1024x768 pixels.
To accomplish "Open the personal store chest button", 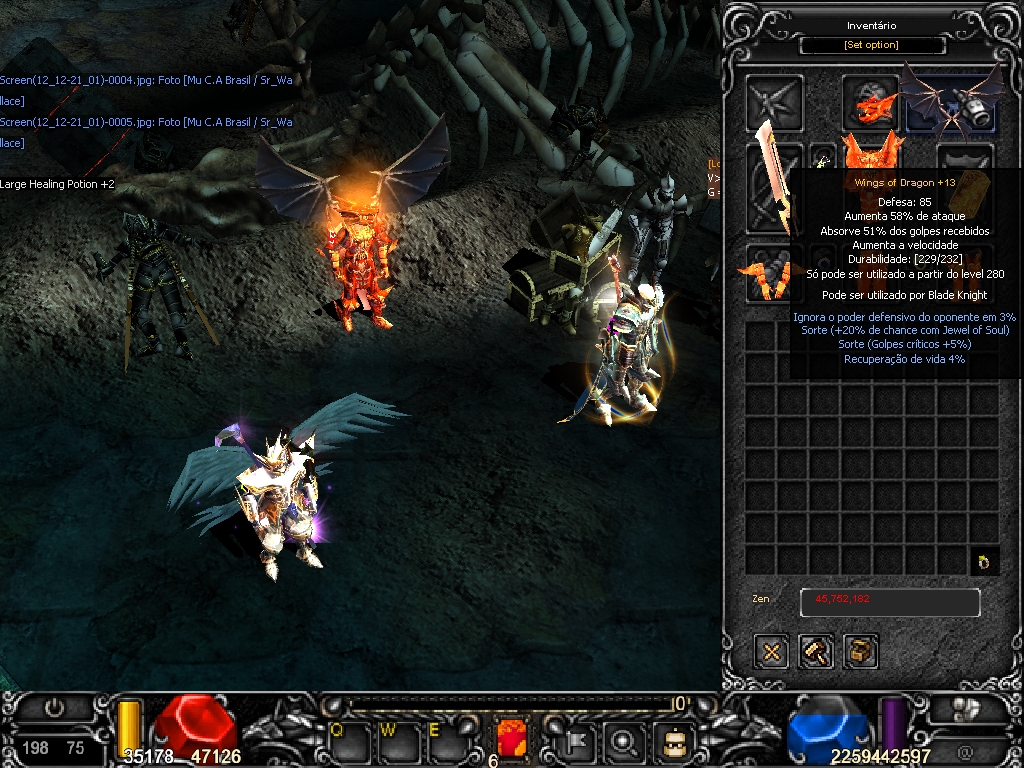I will [x=861, y=652].
